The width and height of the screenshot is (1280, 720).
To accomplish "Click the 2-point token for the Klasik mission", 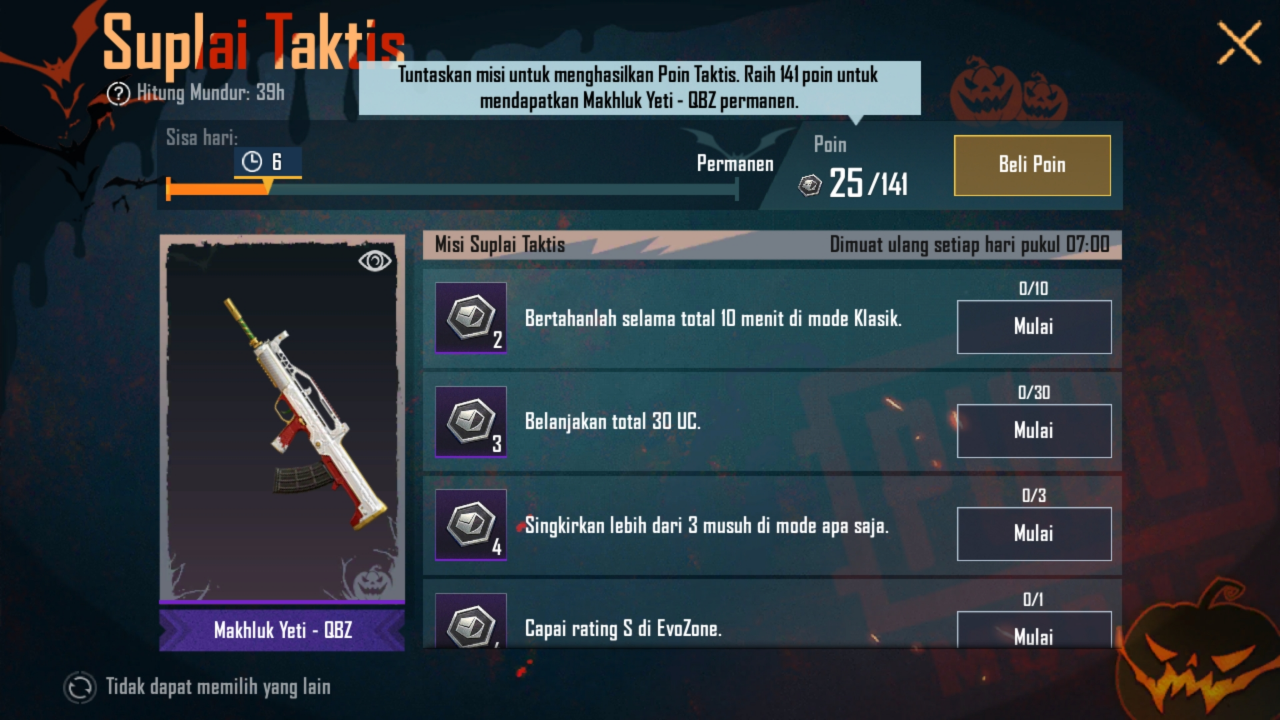I will [470, 319].
